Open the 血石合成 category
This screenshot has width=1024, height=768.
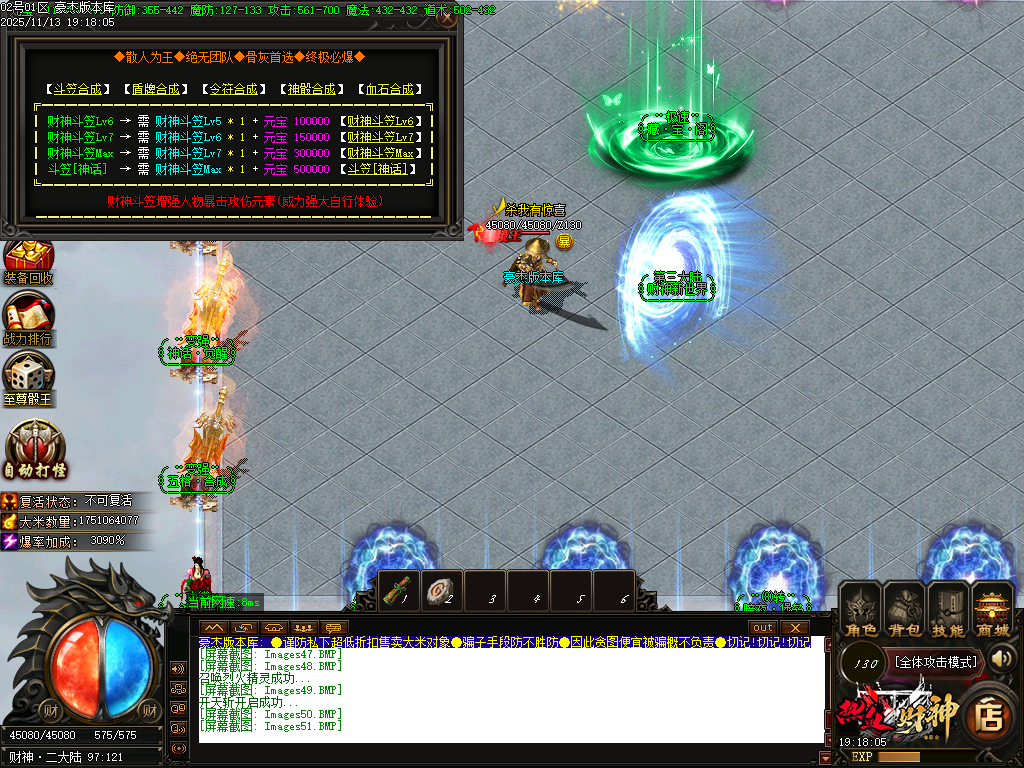(388, 89)
